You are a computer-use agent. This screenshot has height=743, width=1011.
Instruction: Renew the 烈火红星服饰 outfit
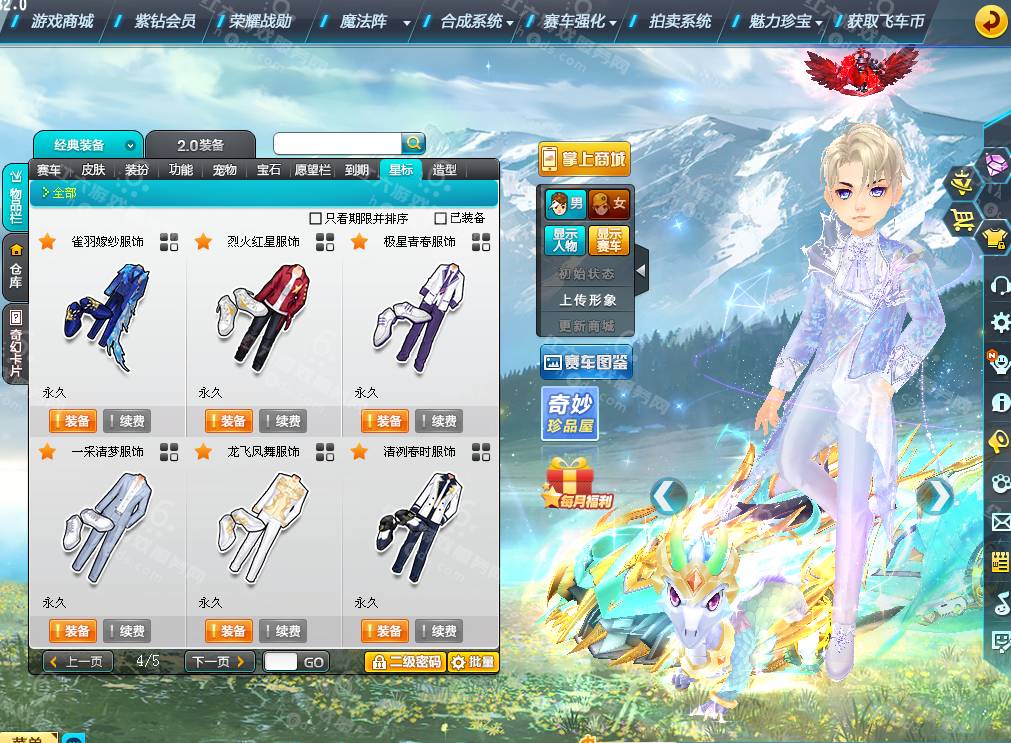pos(282,421)
